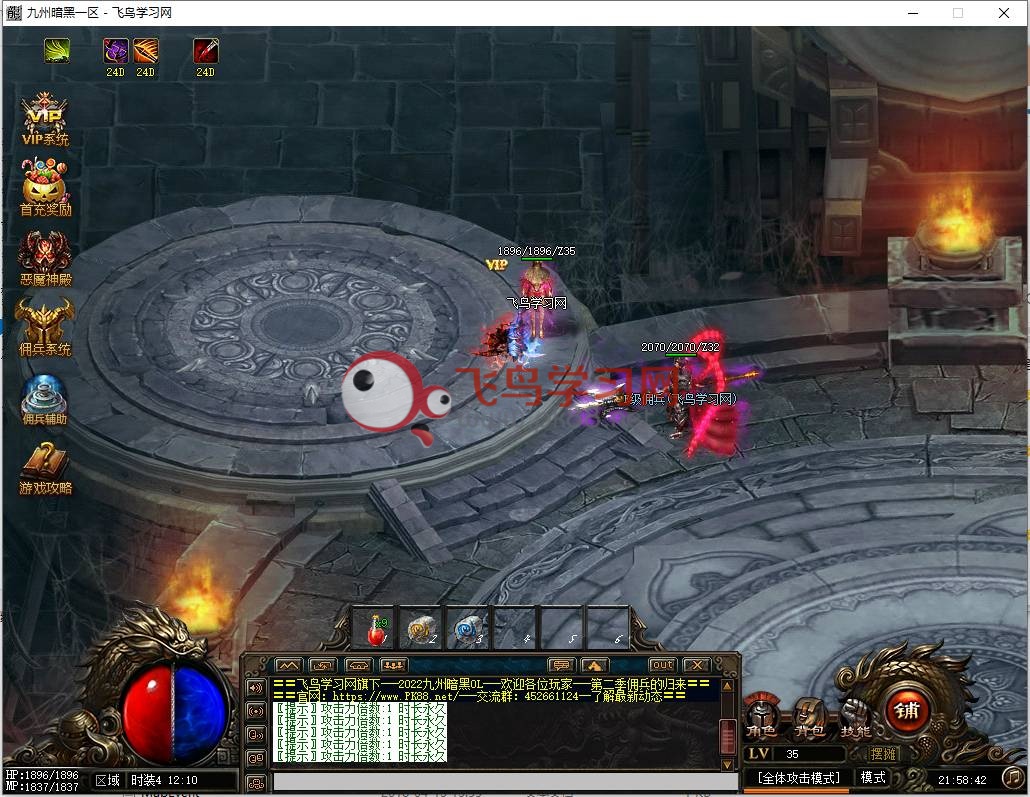Open the VIP系统 menu
1030x797 pixels.
click(x=45, y=118)
